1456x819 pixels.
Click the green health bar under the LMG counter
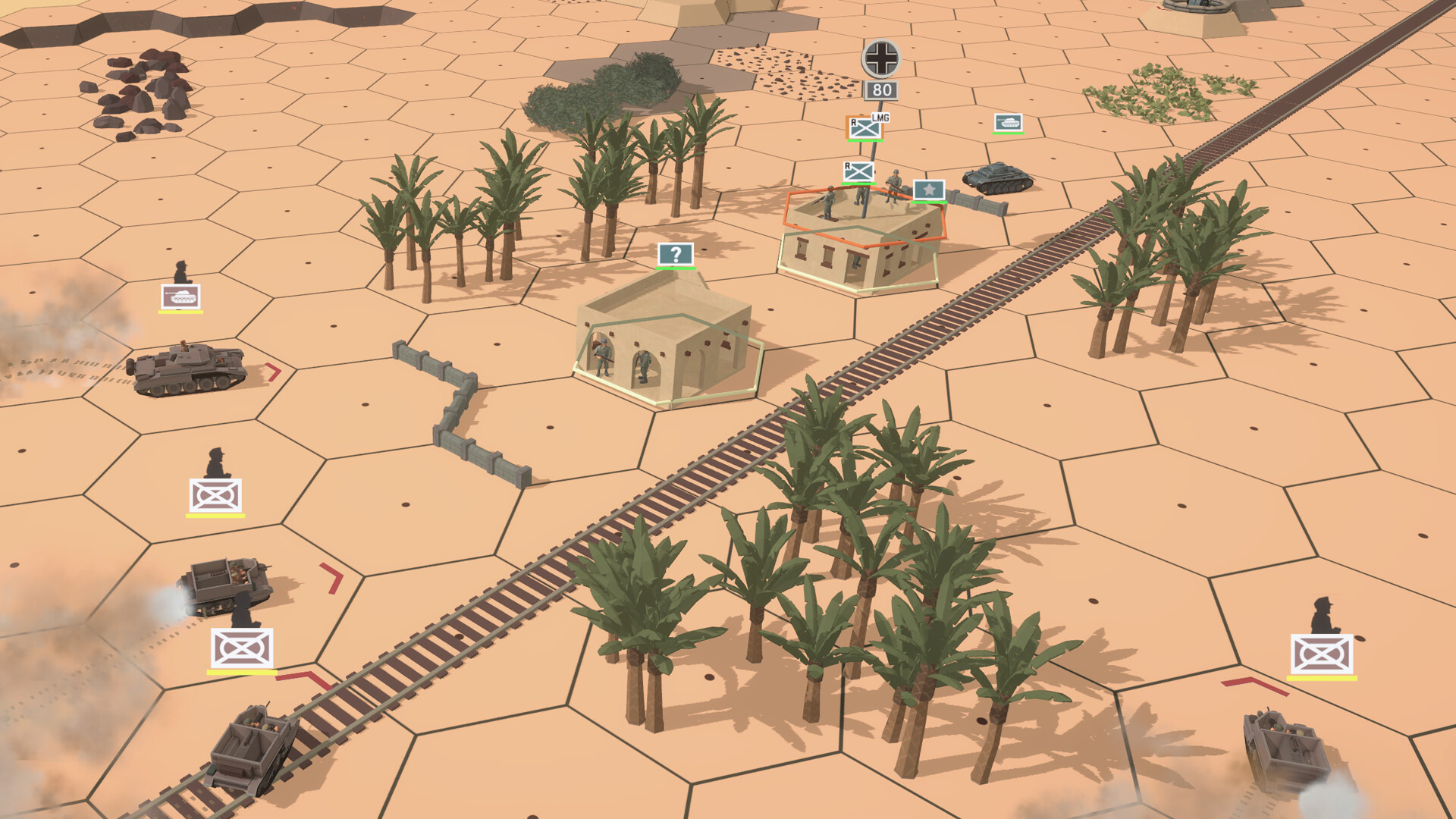[x=866, y=140]
